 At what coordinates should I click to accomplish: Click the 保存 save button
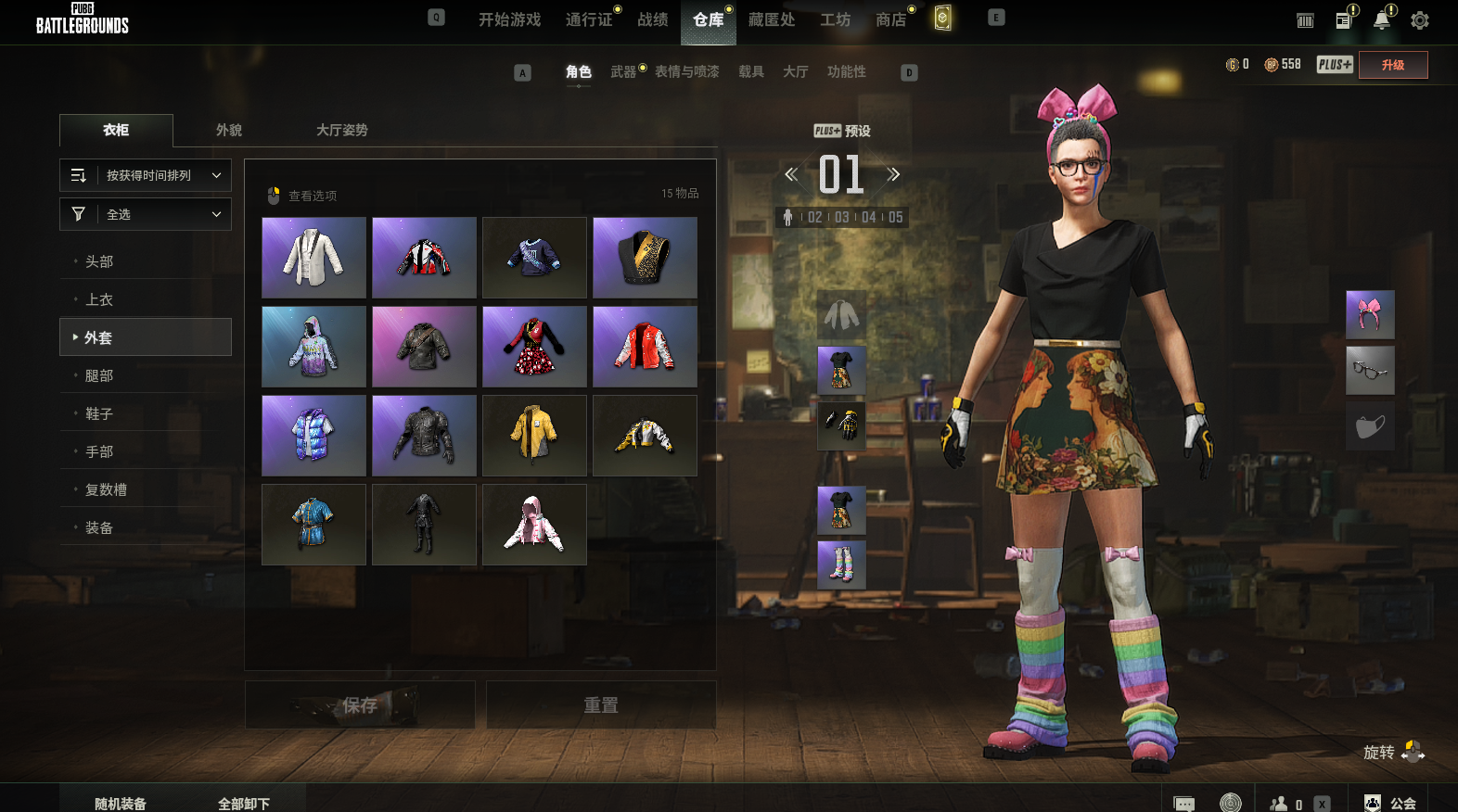point(360,705)
